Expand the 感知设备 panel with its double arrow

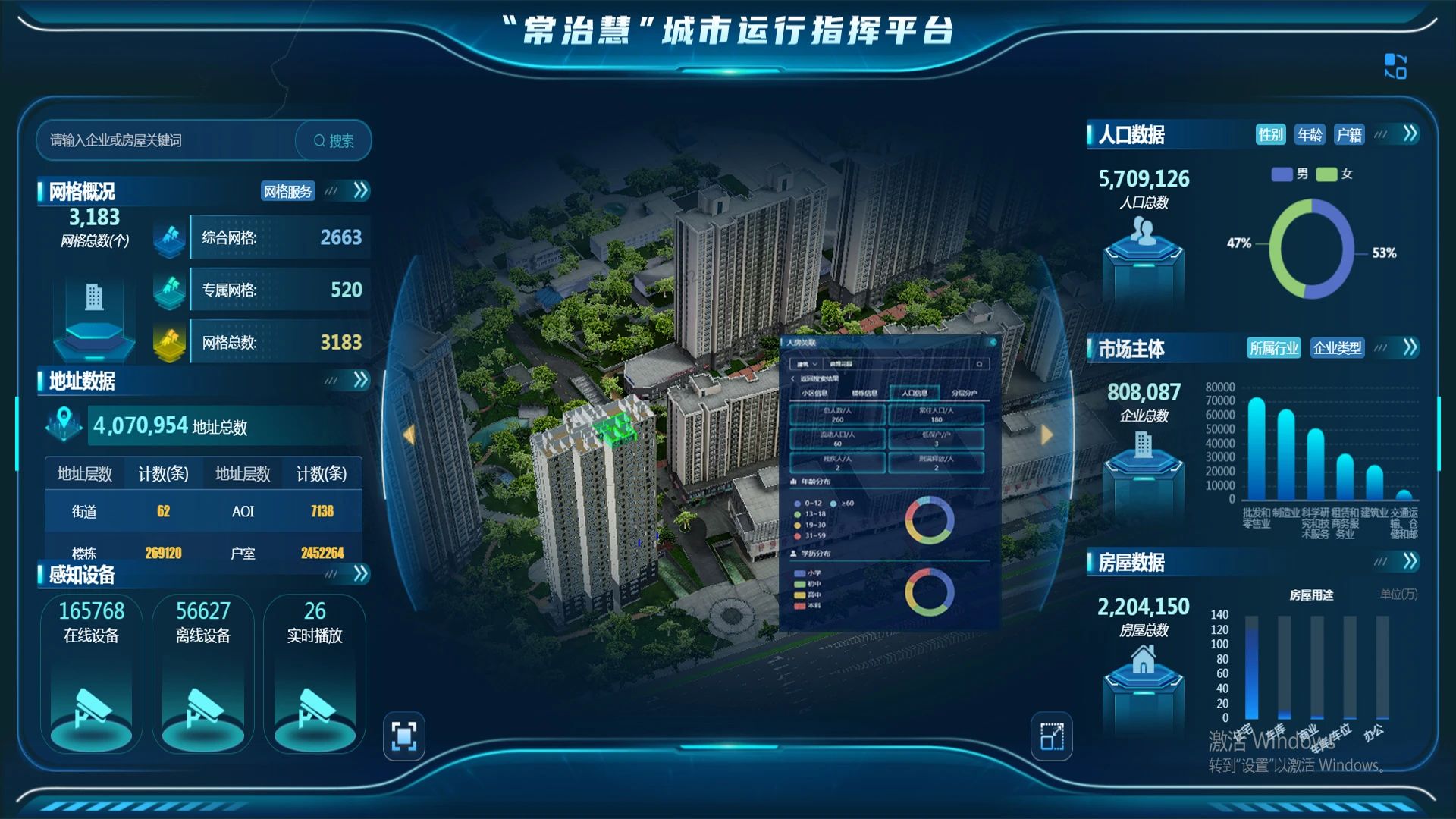(361, 574)
